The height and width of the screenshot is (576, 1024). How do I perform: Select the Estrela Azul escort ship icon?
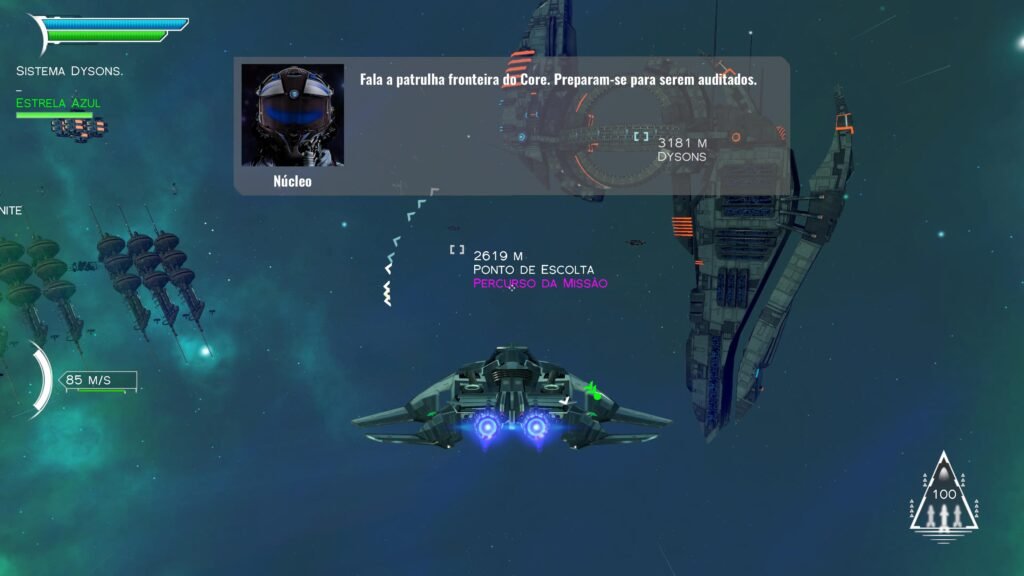[x=79, y=127]
